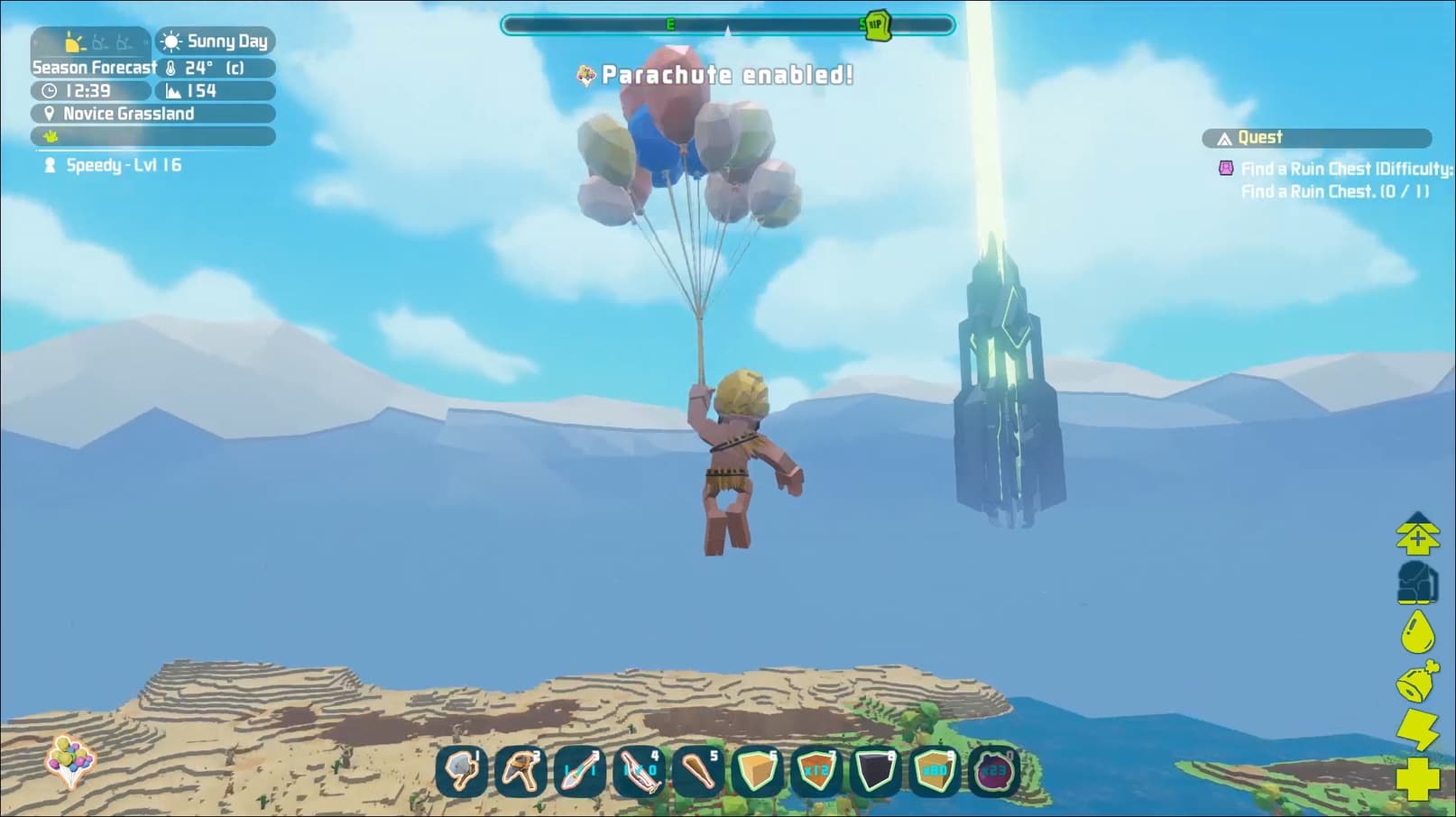
Task: Open the Quest tracker header
Action: pos(1317,138)
